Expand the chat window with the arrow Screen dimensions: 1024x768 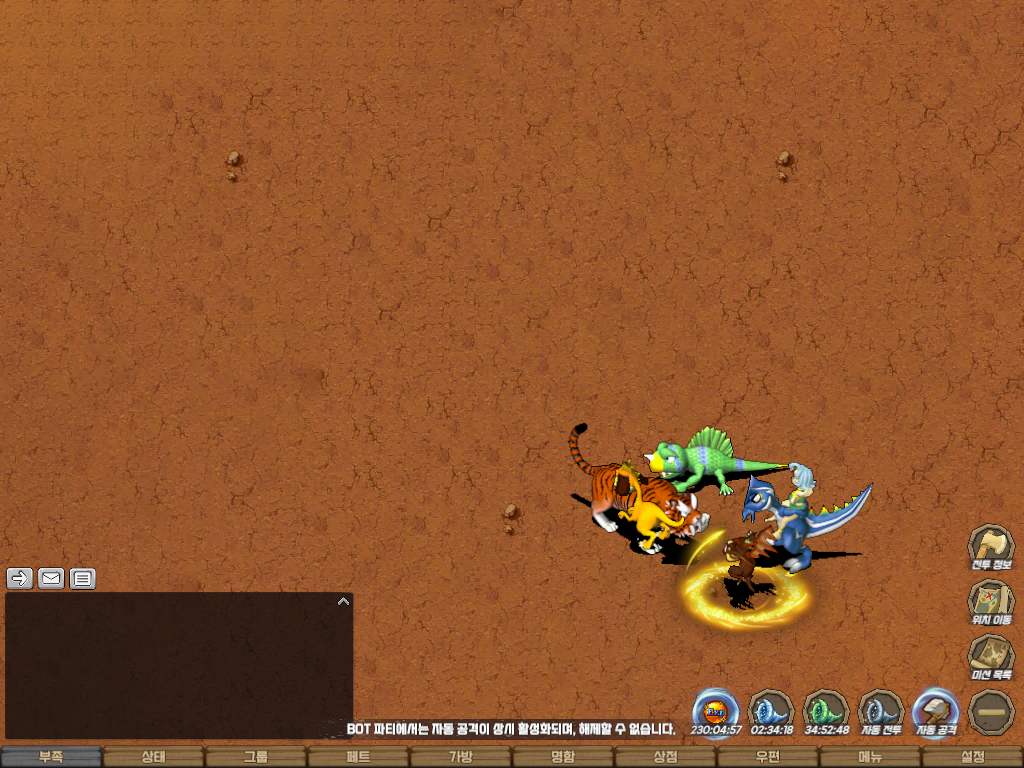[x=343, y=601]
